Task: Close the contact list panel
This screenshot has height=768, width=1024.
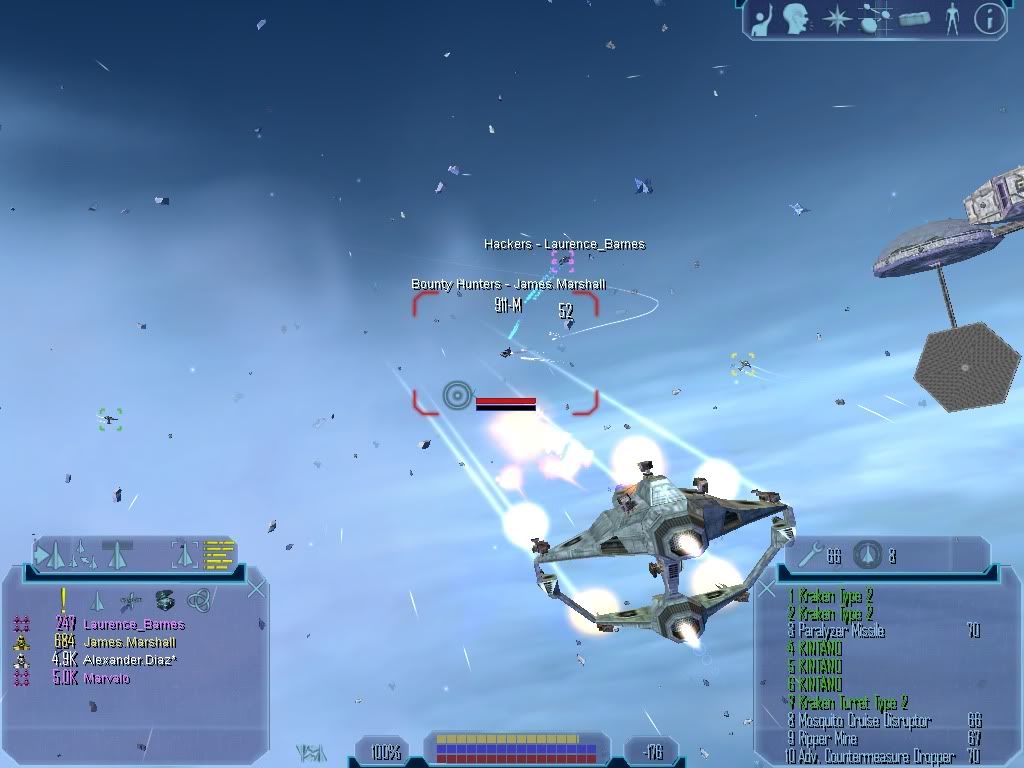Action: tap(256, 589)
